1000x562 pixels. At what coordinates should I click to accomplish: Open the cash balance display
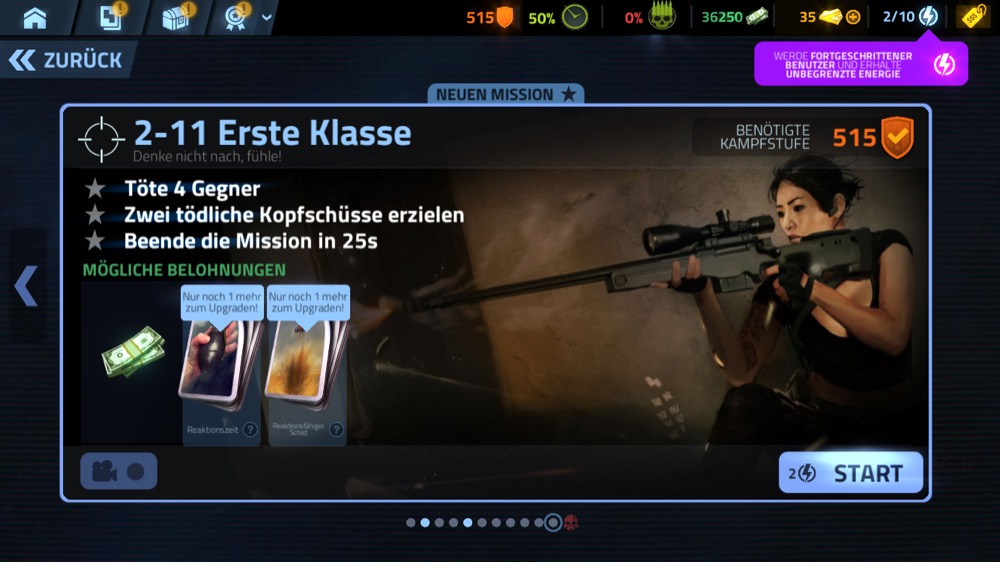tap(734, 17)
